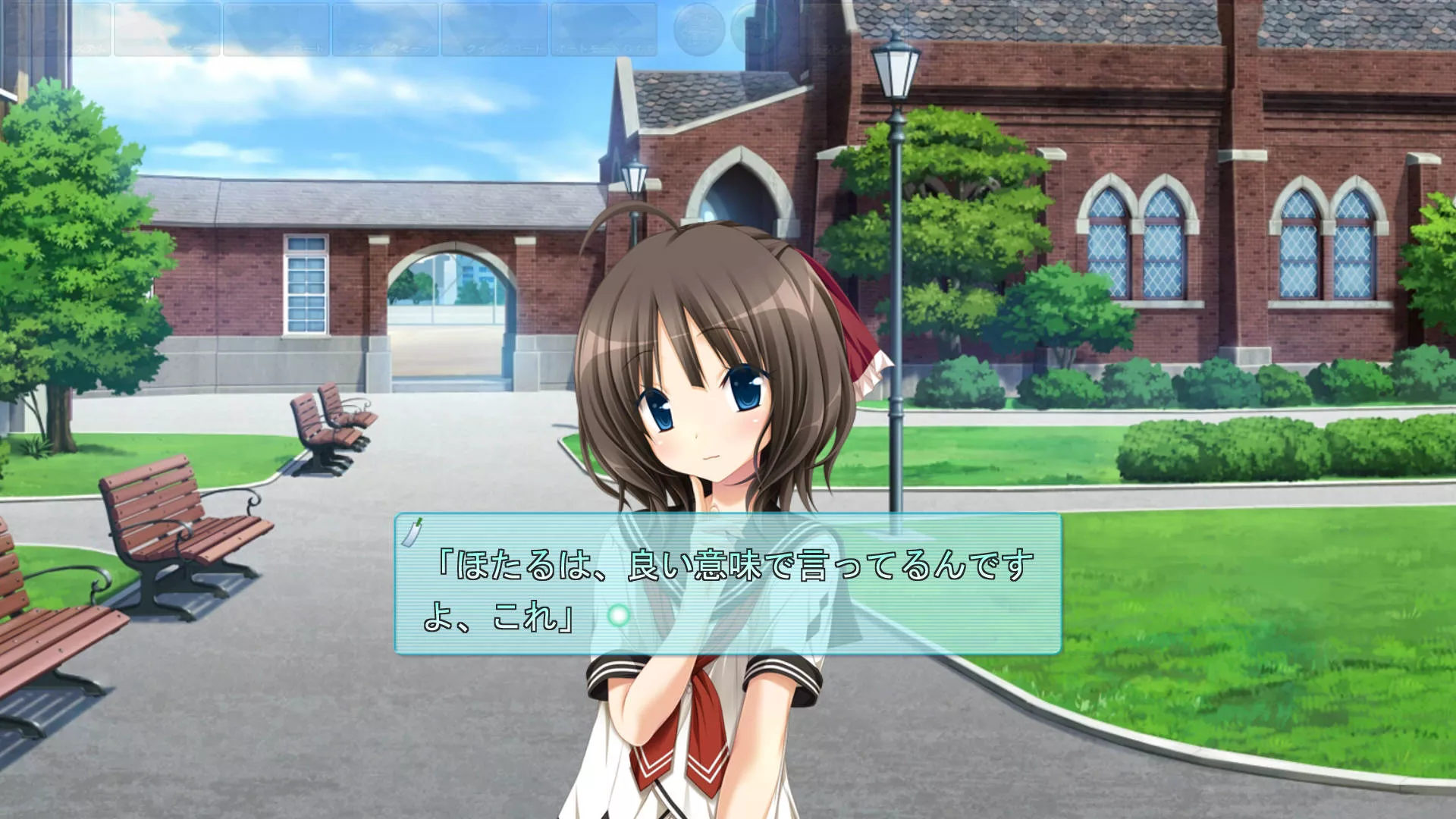Activate the クイックロード button
Screen dimensions: 1456x819
coord(494,30)
